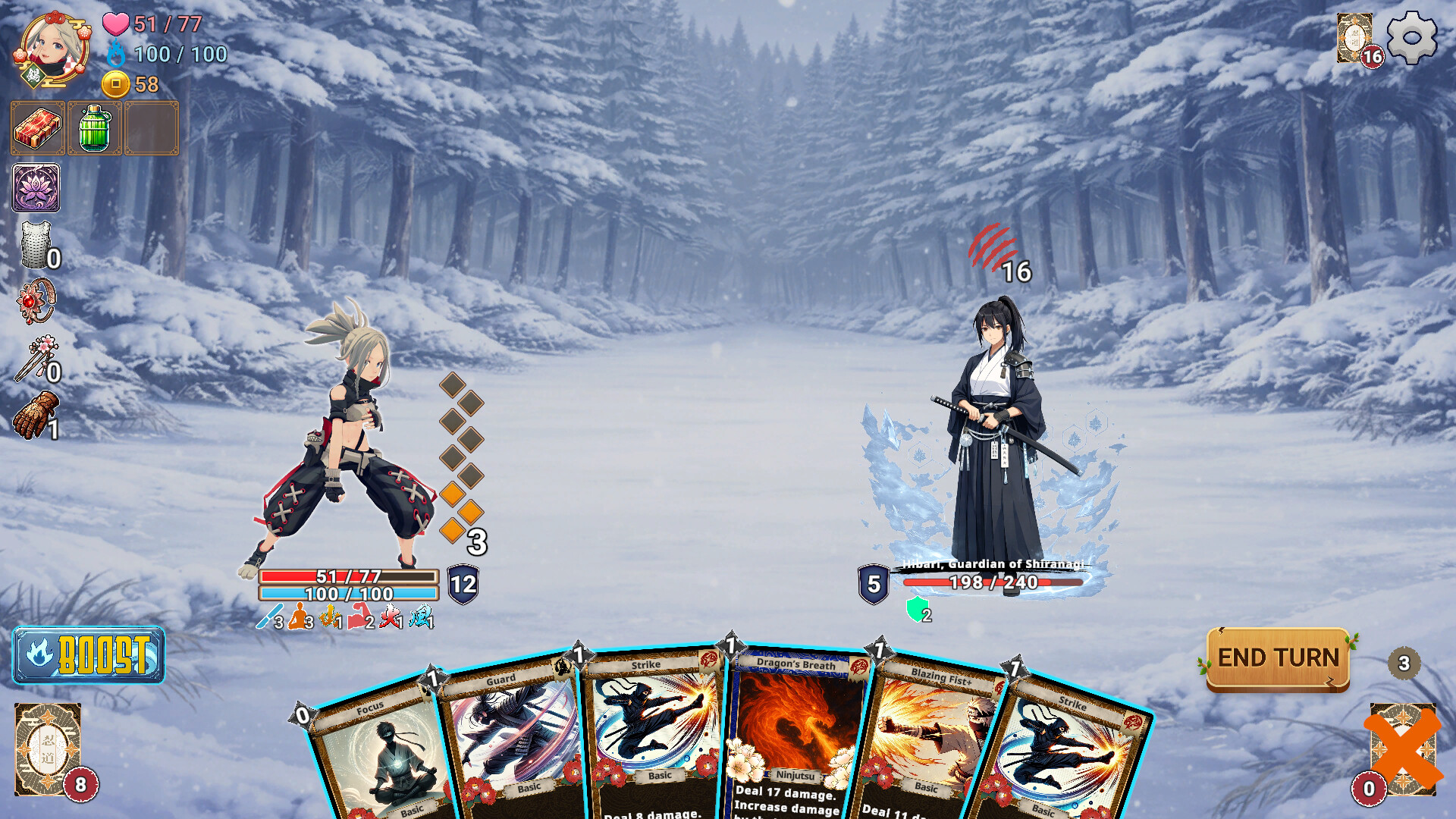
Task: Click the player's blue mana bar
Action: point(348,595)
